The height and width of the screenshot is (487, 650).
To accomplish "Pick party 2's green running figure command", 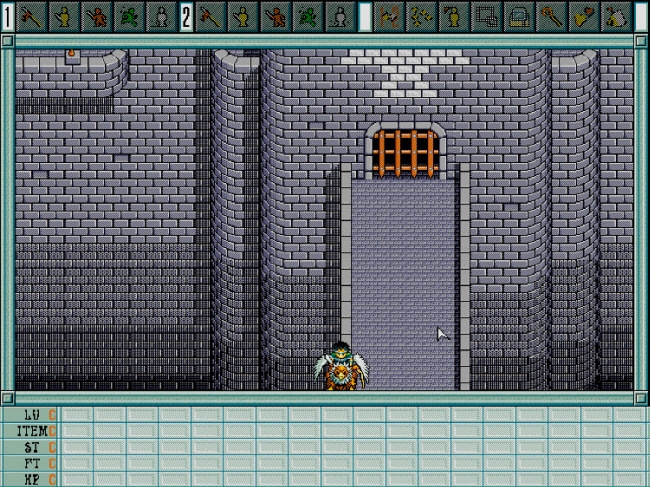I will pyautogui.click(x=307, y=15).
